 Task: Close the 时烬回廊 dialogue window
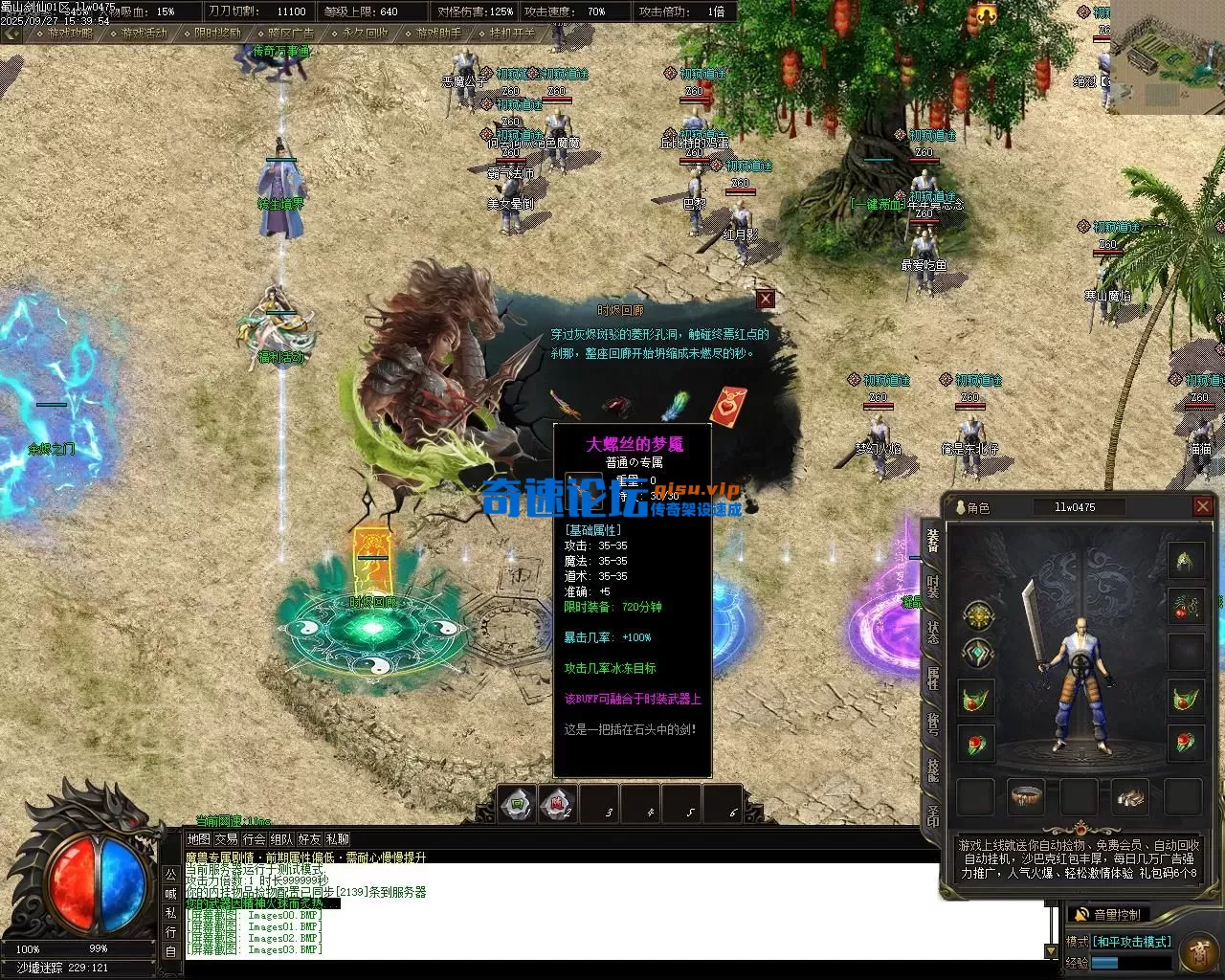pos(765,300)
